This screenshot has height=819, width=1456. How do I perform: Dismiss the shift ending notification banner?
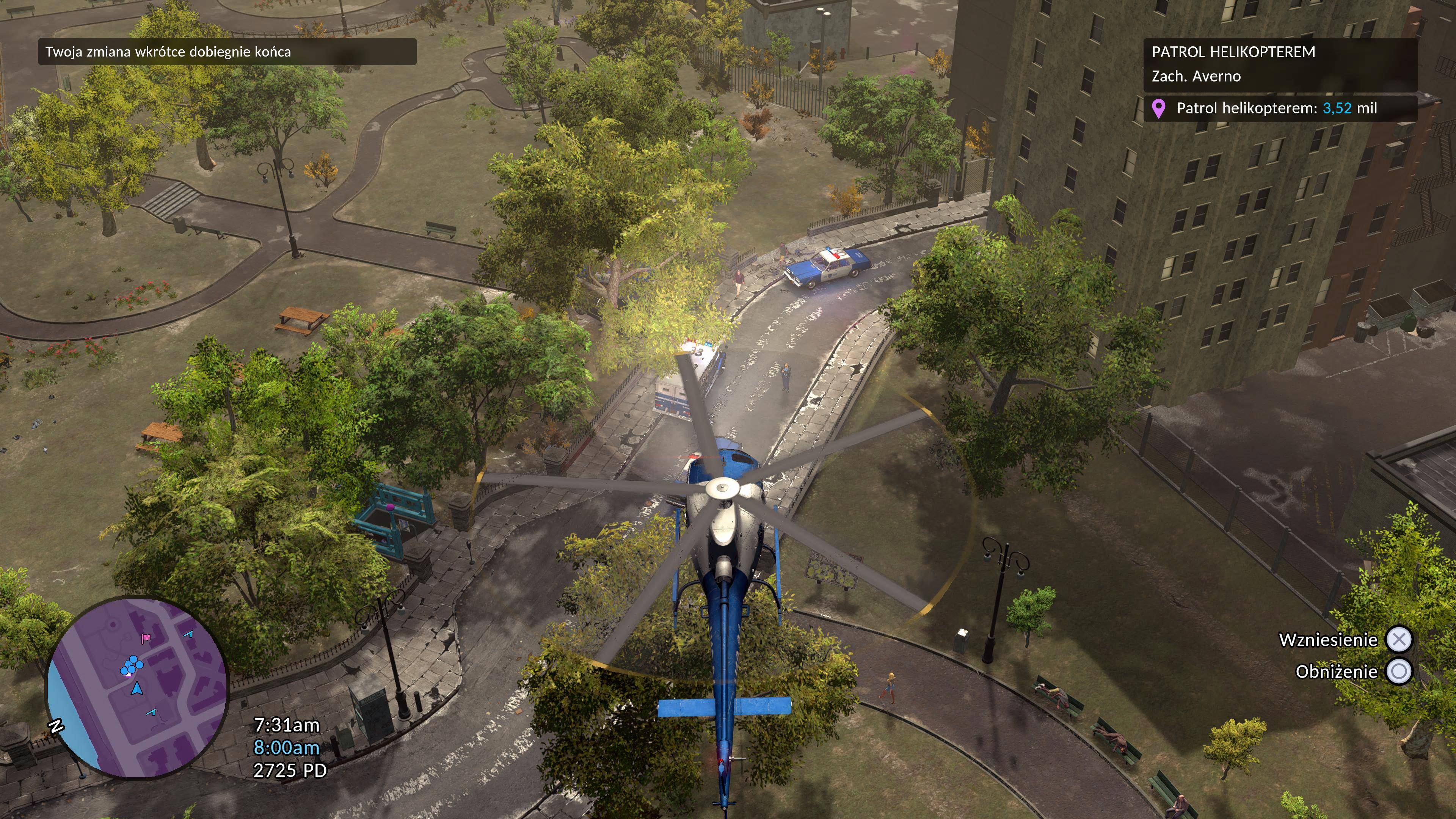pyautogui.click(x=227, y=52)
